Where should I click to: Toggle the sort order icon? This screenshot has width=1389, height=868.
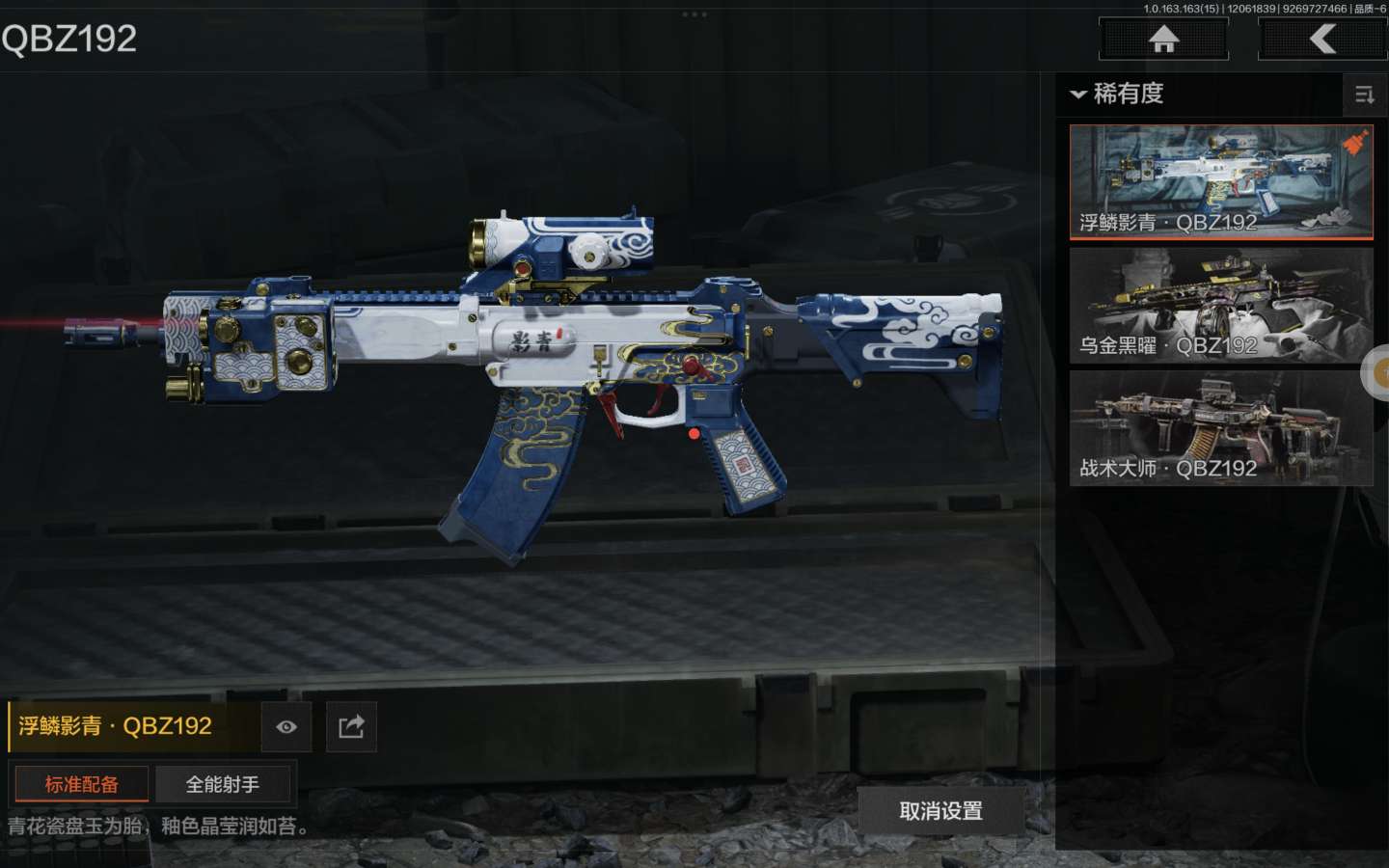[1365, 95]
